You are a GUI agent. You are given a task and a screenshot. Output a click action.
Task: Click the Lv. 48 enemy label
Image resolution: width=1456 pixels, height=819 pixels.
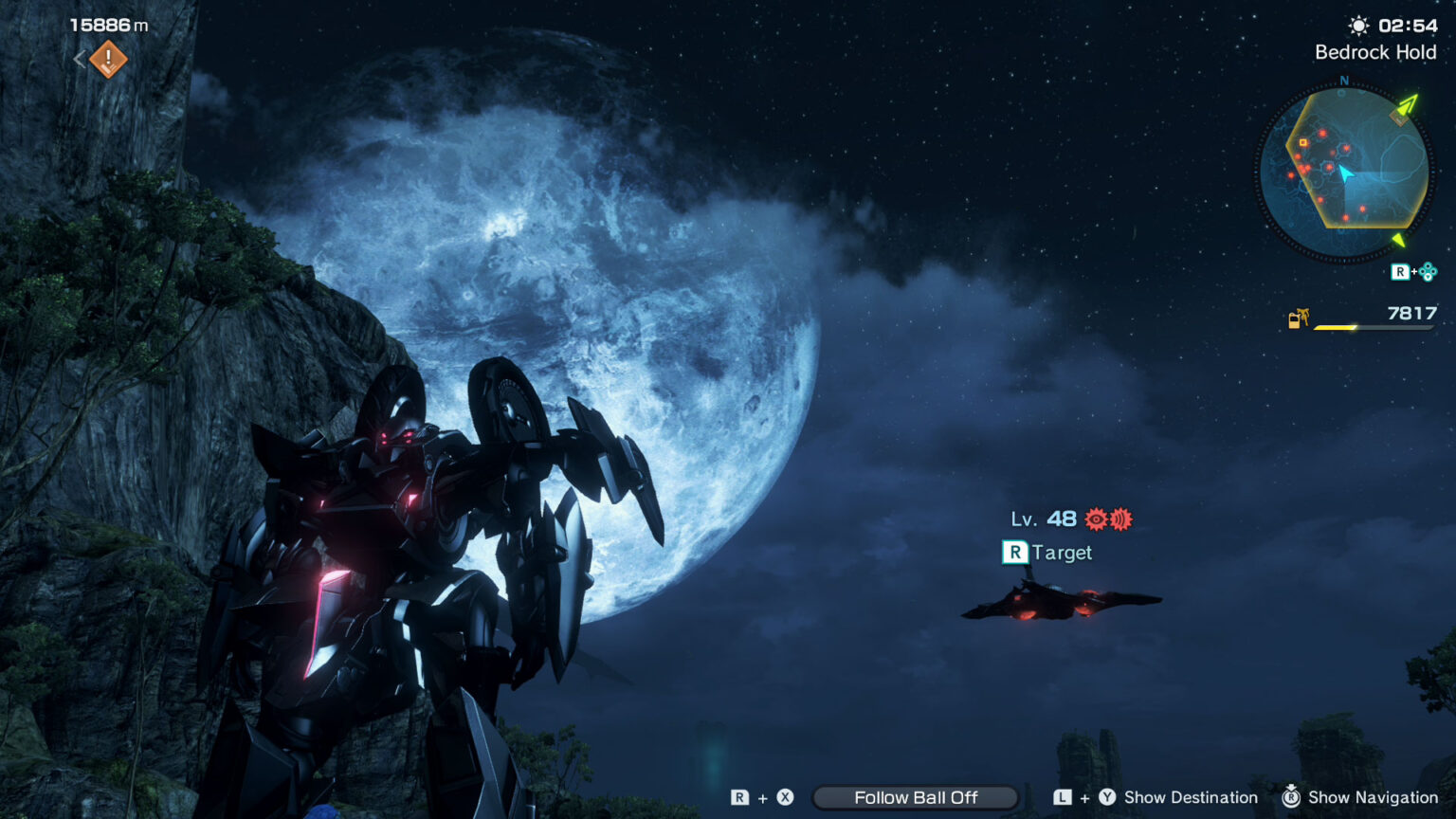pos(1043,519)
